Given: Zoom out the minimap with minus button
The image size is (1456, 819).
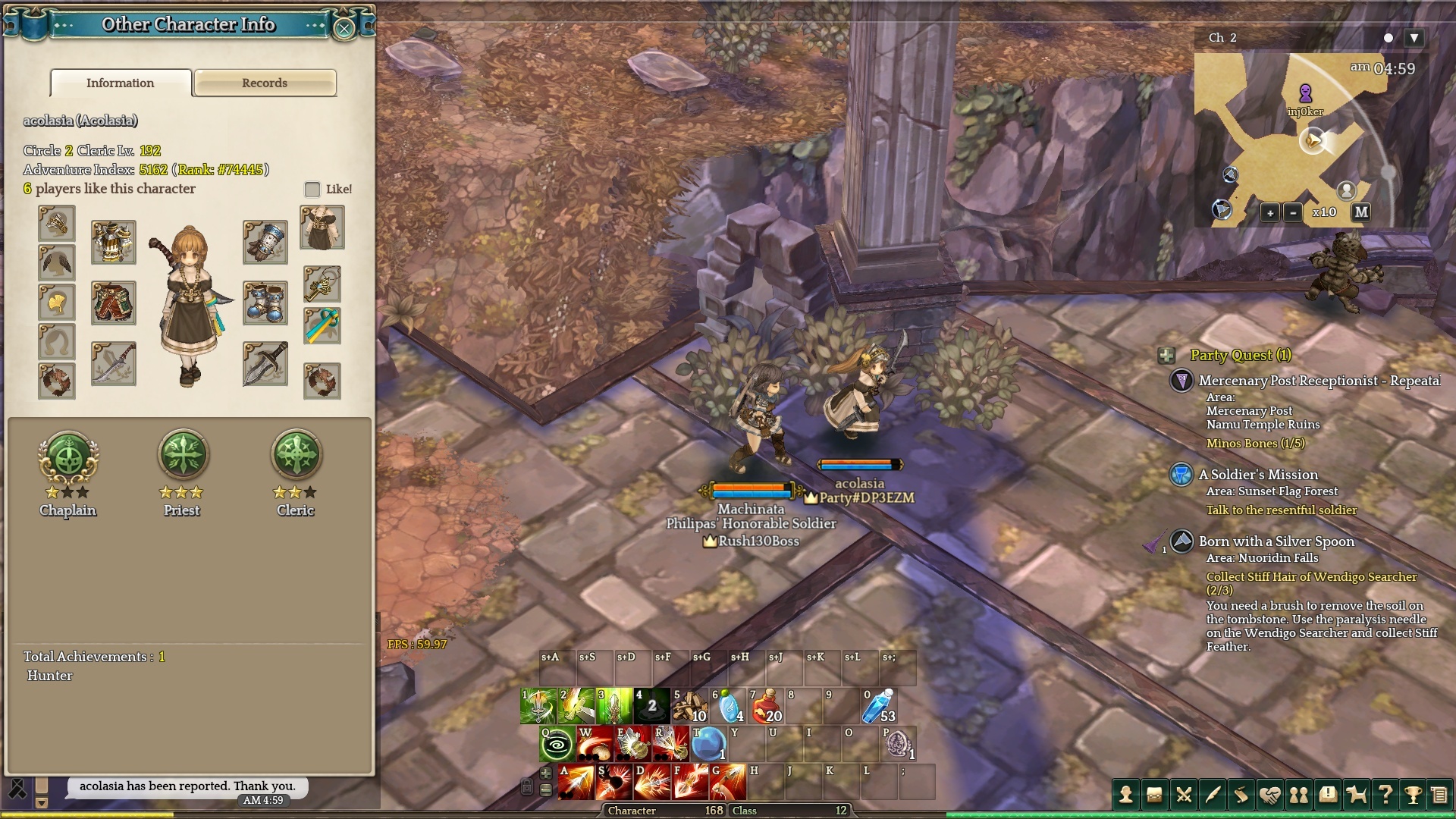Looking at the screenshot, I should tap(1293, 213).
